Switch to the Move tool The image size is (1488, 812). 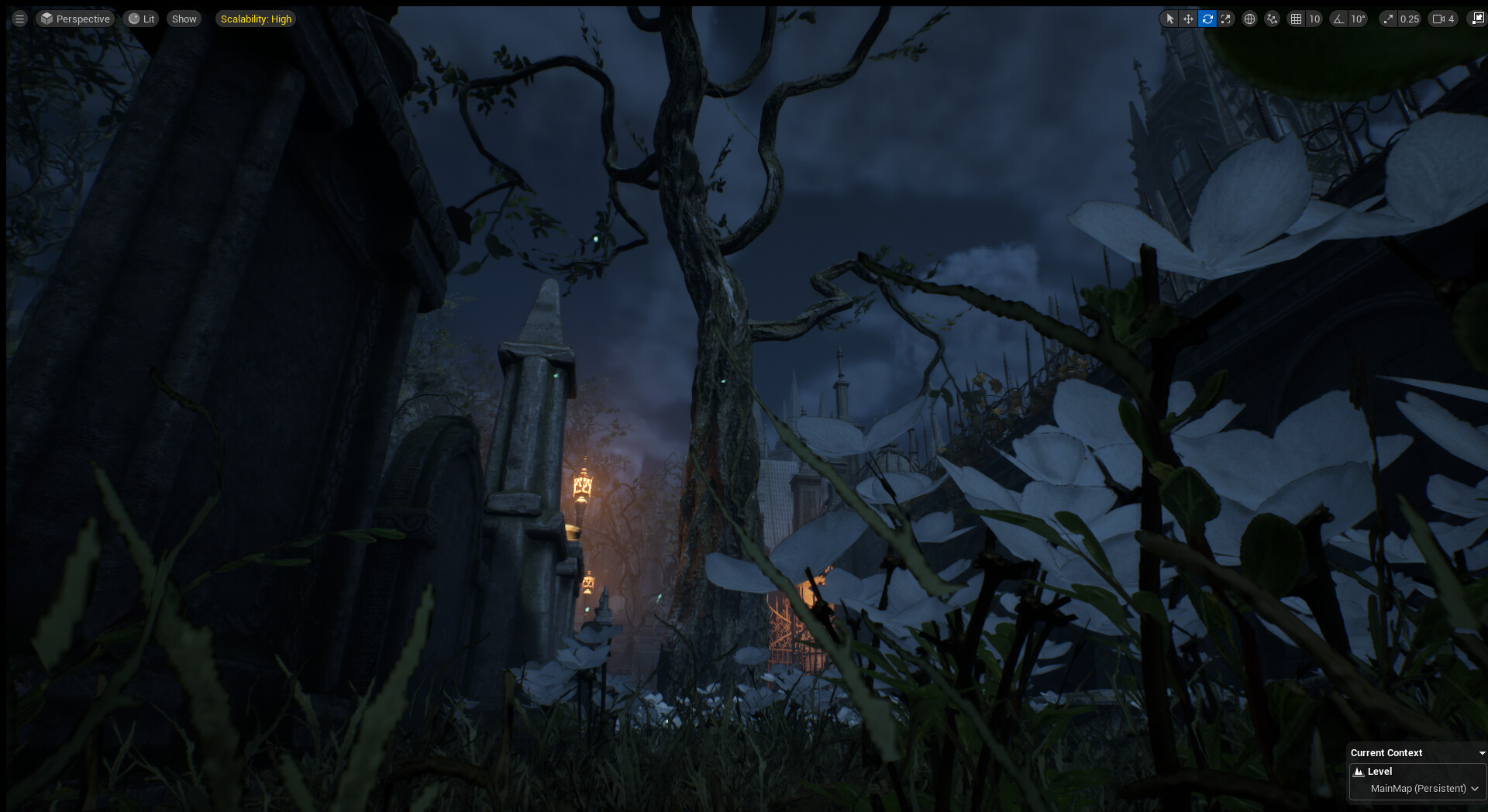(1188, 19)
